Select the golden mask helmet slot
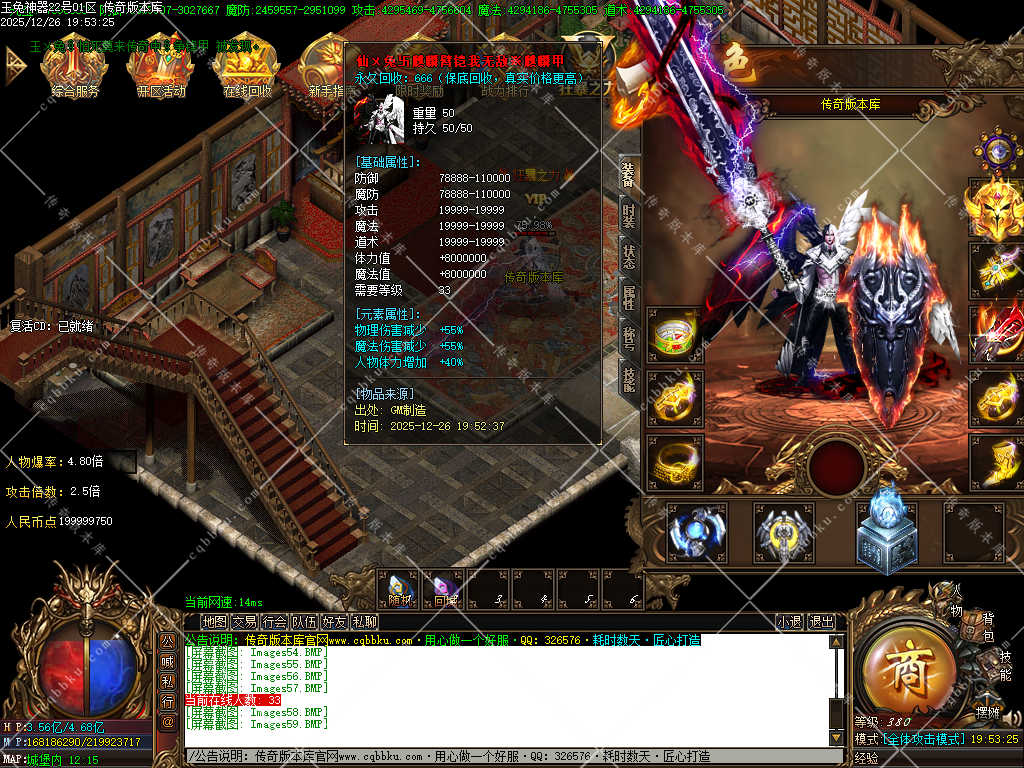 [994, 207]
